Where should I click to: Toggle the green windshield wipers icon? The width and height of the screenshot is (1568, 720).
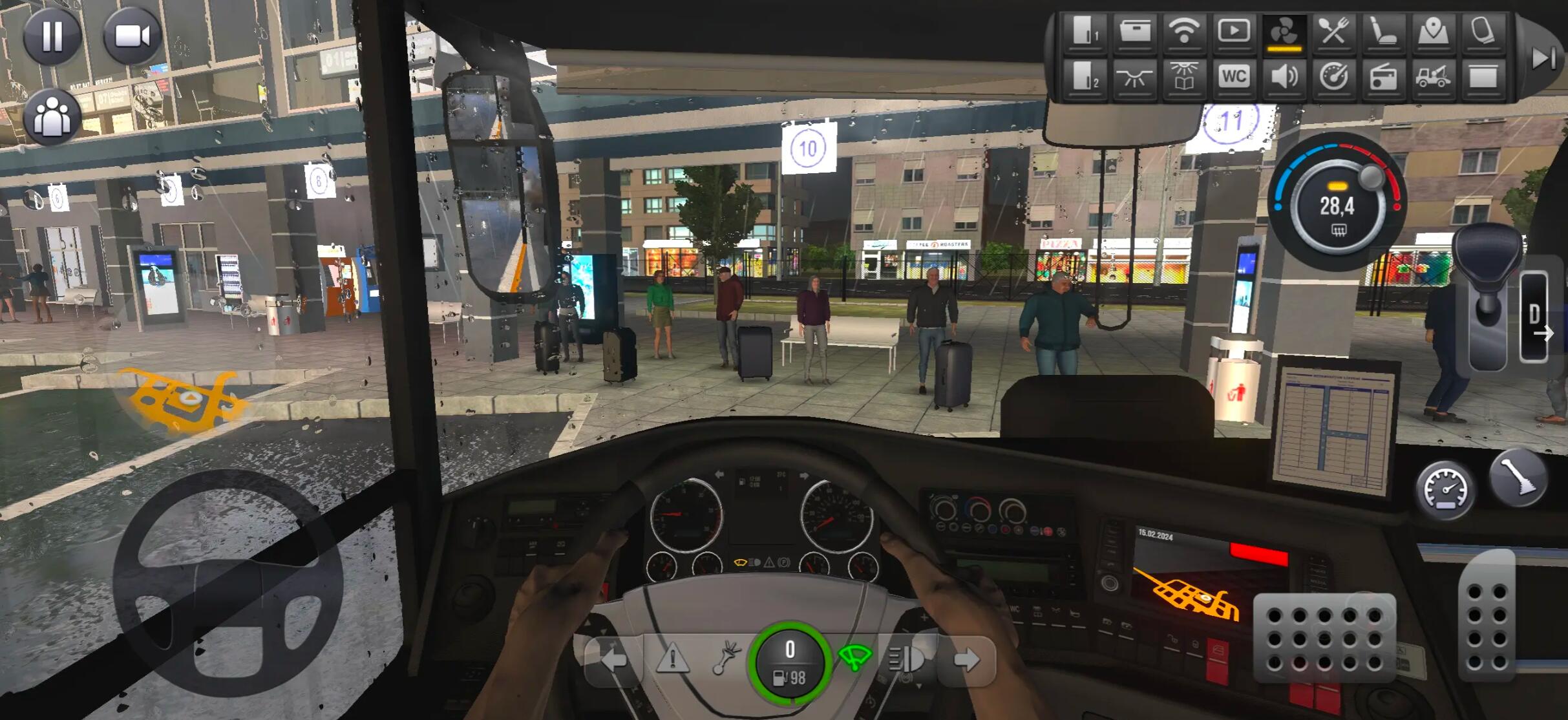[x=854, y=659]
